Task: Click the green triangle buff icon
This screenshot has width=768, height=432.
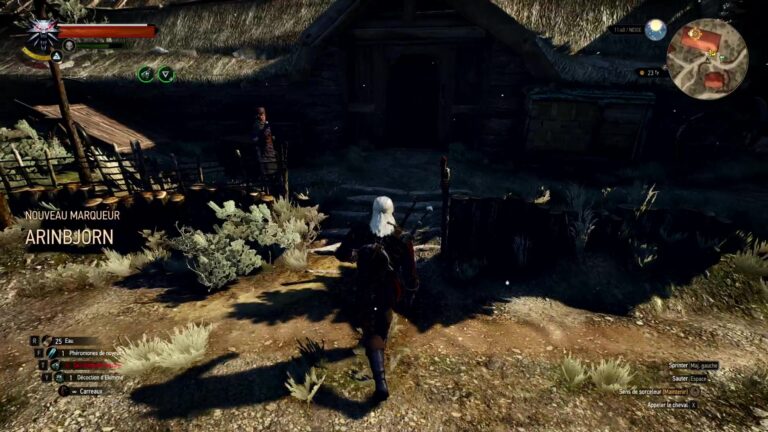Action: (166, 74)
